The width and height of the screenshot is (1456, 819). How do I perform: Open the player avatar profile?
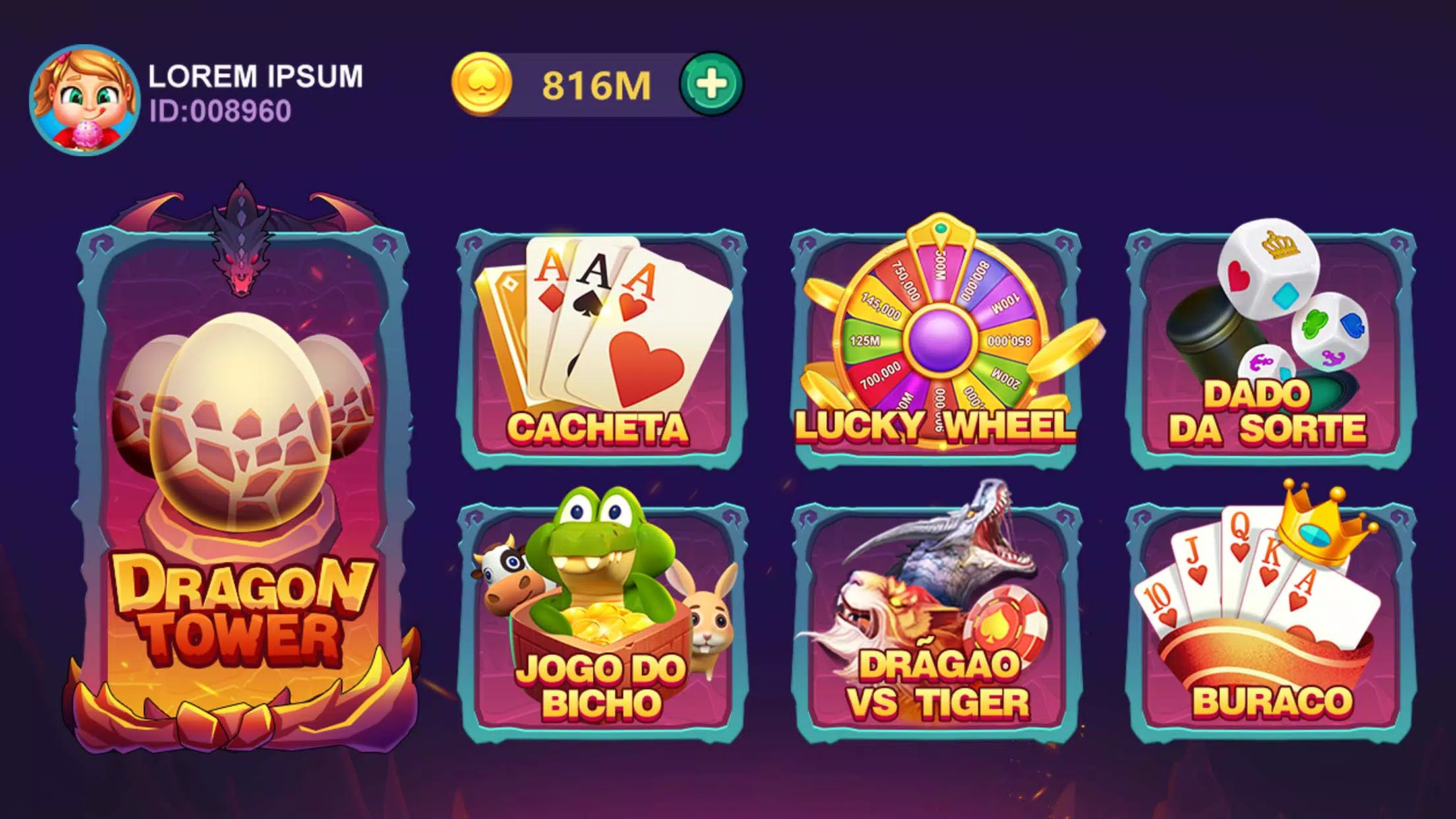pos(84,100)
